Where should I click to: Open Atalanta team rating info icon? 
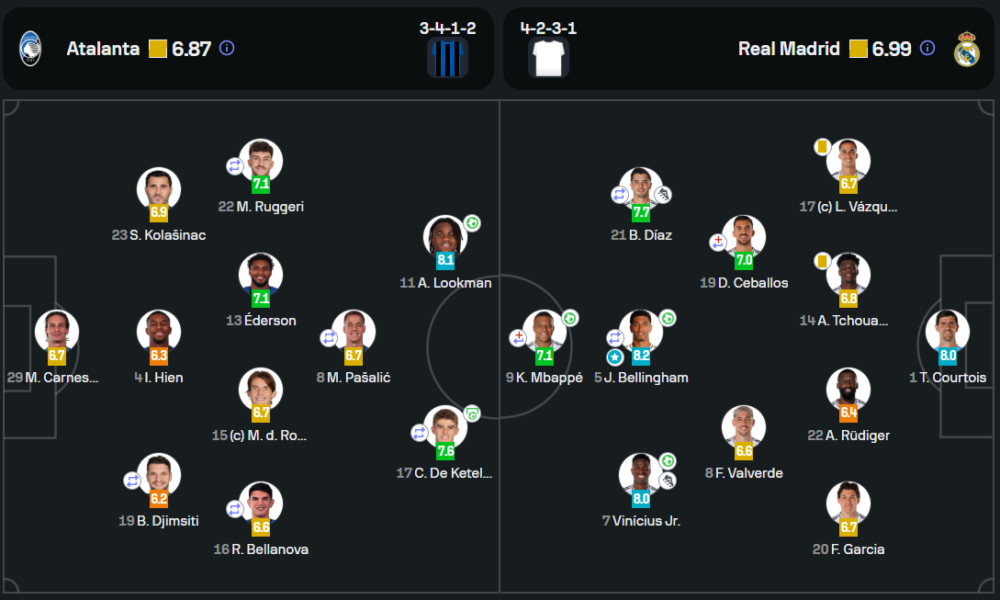pos(227,48)
